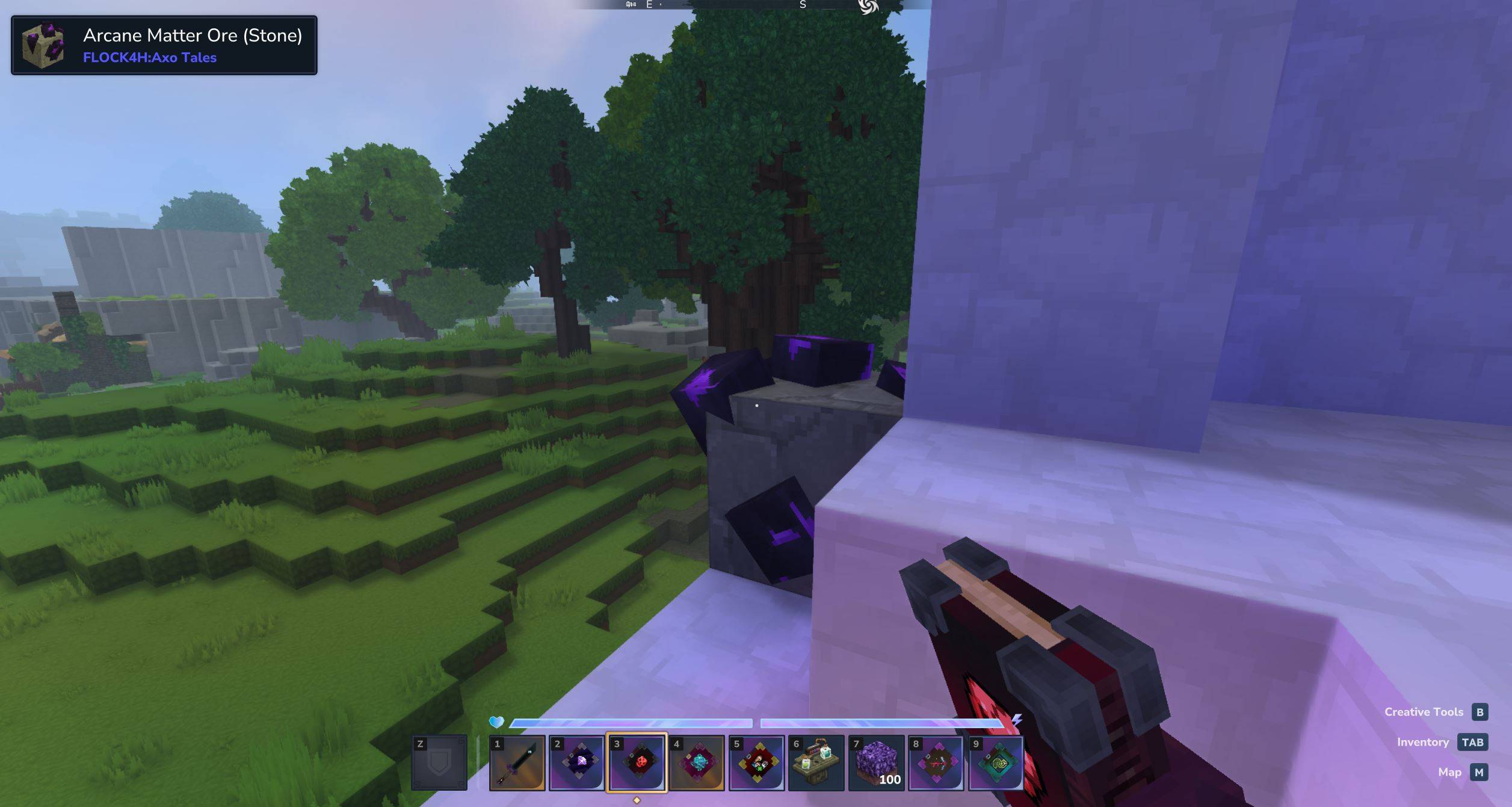Image resolution: width=1512 pixels, height=807 pixels.
Task: Select the yellow-cornered red tome slot
Action: [x=756, y=762]
